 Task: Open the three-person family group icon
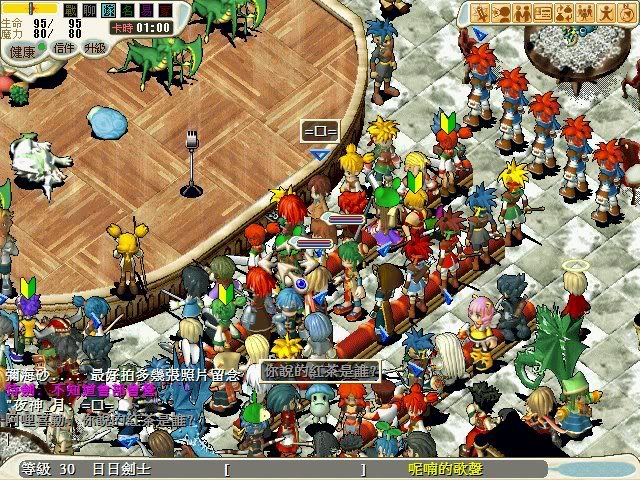pos(585,13)
